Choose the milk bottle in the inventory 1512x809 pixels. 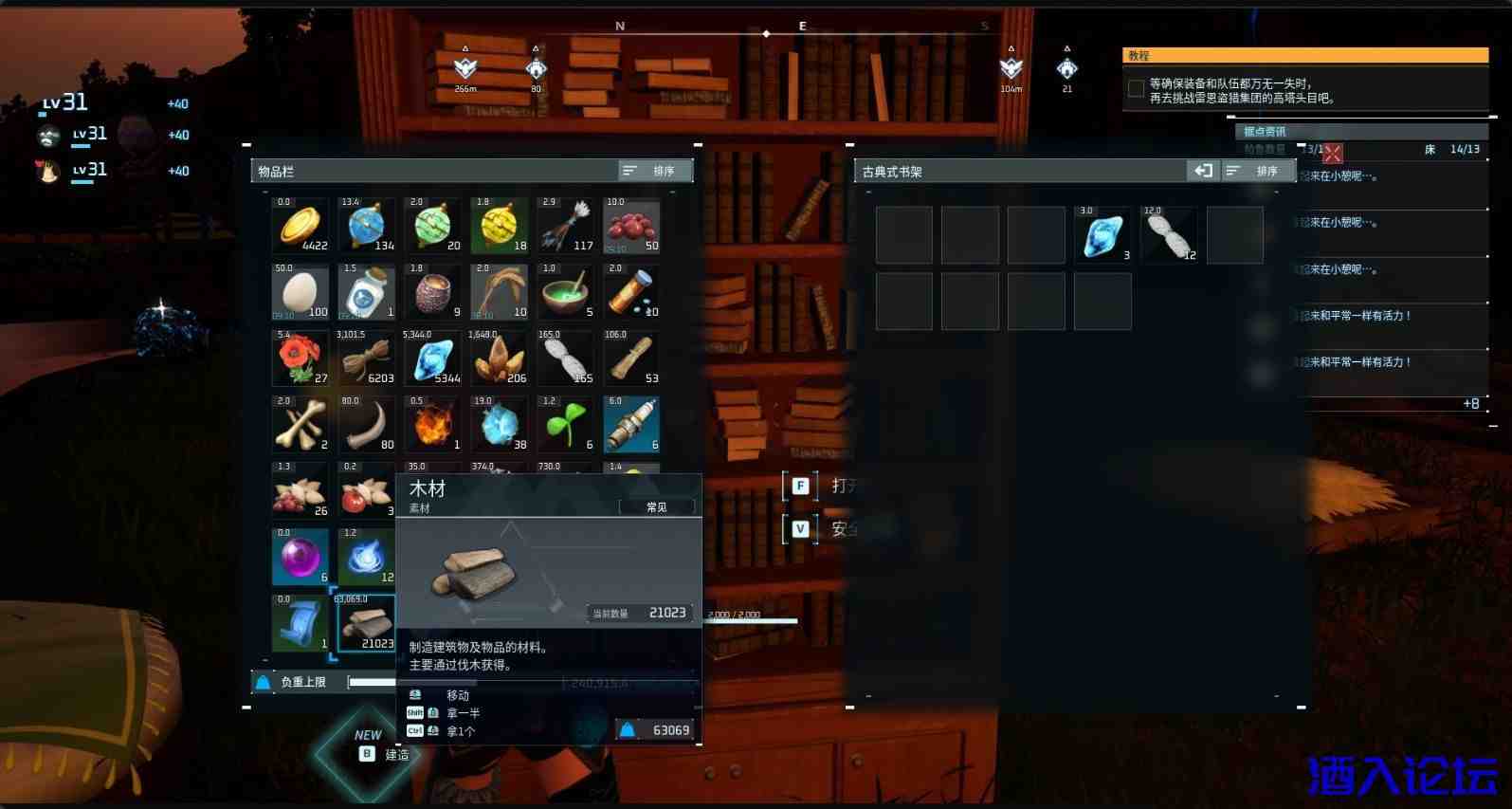click(367, 293)
